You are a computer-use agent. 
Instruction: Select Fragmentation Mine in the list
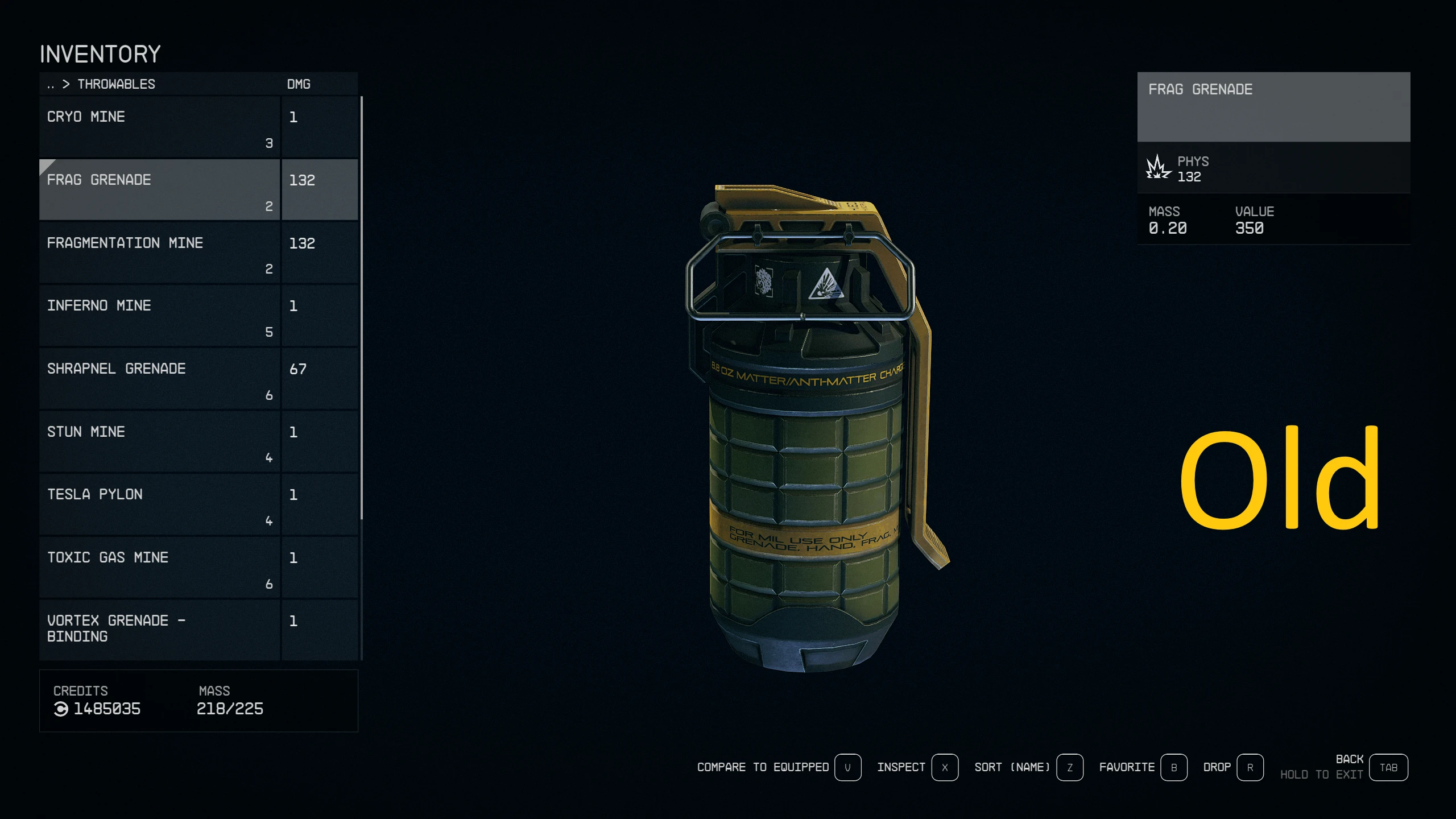tap(159, 253)
